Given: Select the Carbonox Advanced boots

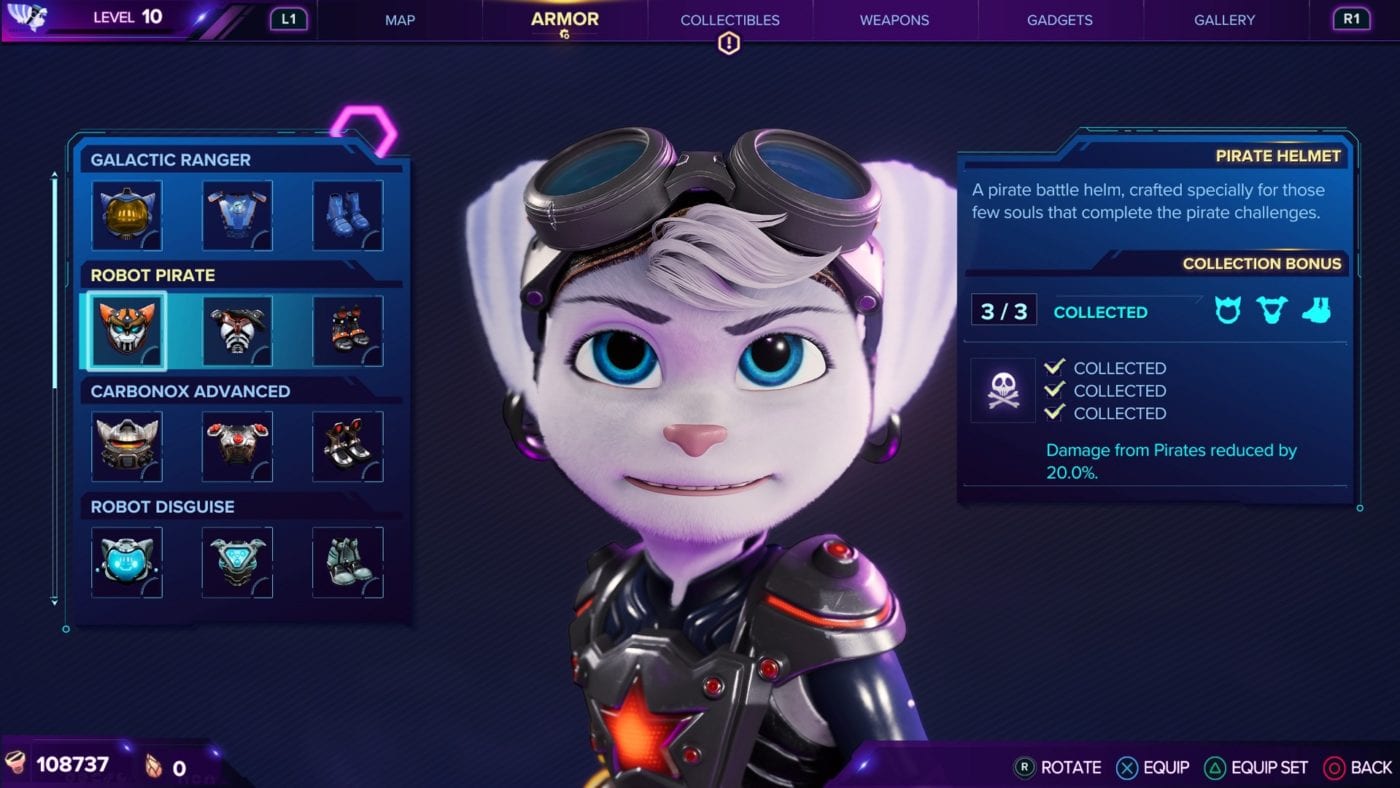Looking at the screenshot, I should coord(347,446).
